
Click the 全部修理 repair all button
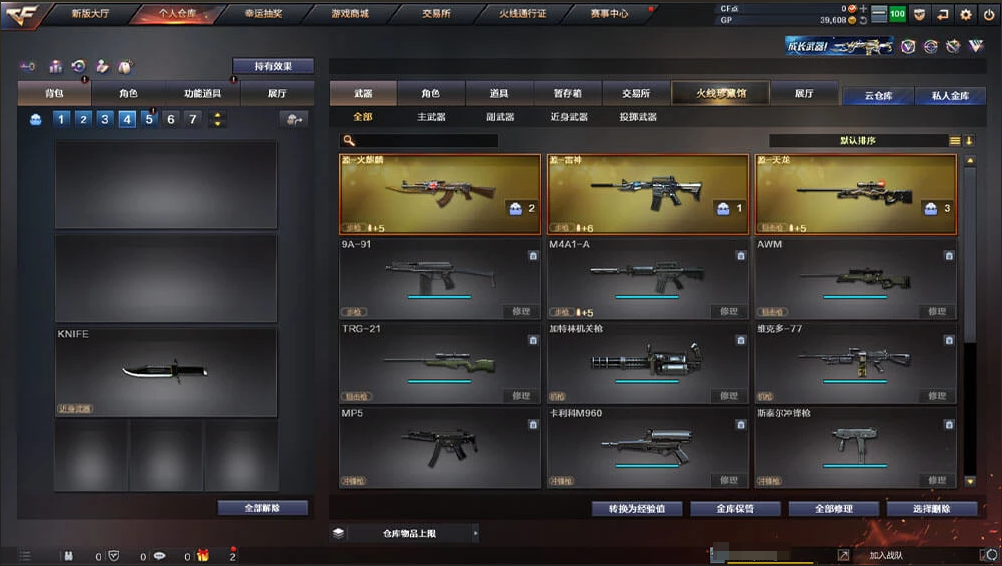[833, 509]
